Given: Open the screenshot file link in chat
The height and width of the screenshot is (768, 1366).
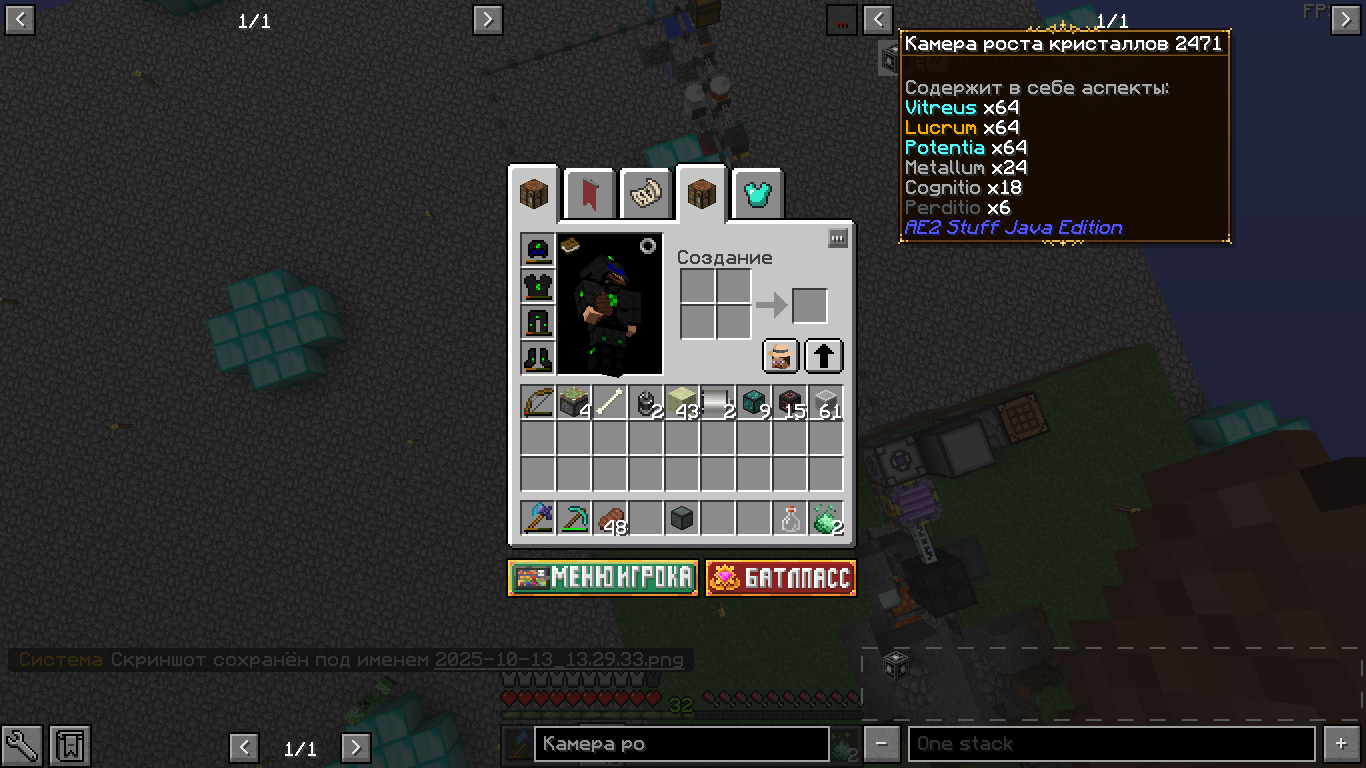Looking at the screenshot, I should coord(559,660).
